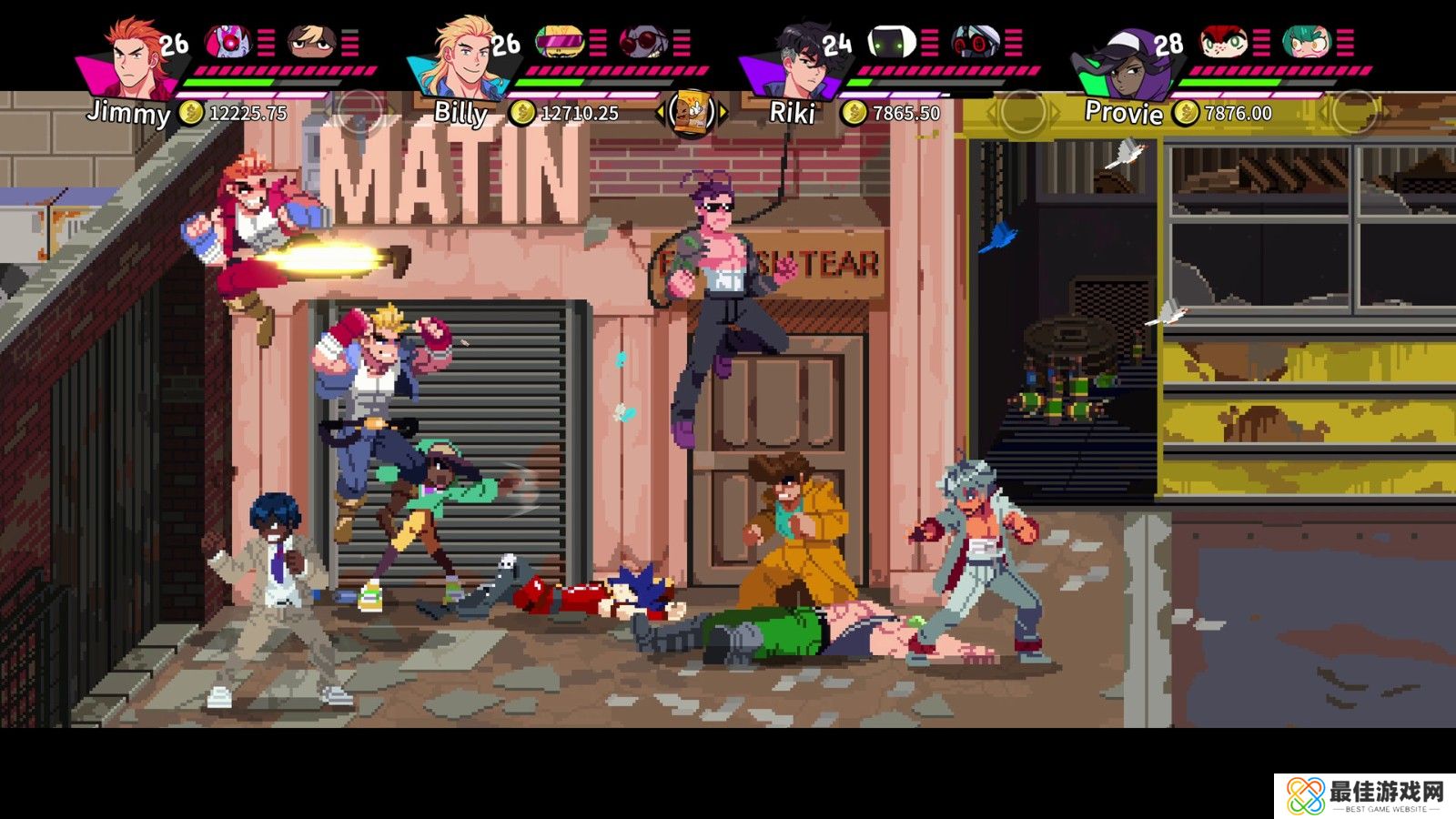Open the Best Game Website watermark logo
1456x819 pixels.
pyautogui.click(x=1364, y=795)
